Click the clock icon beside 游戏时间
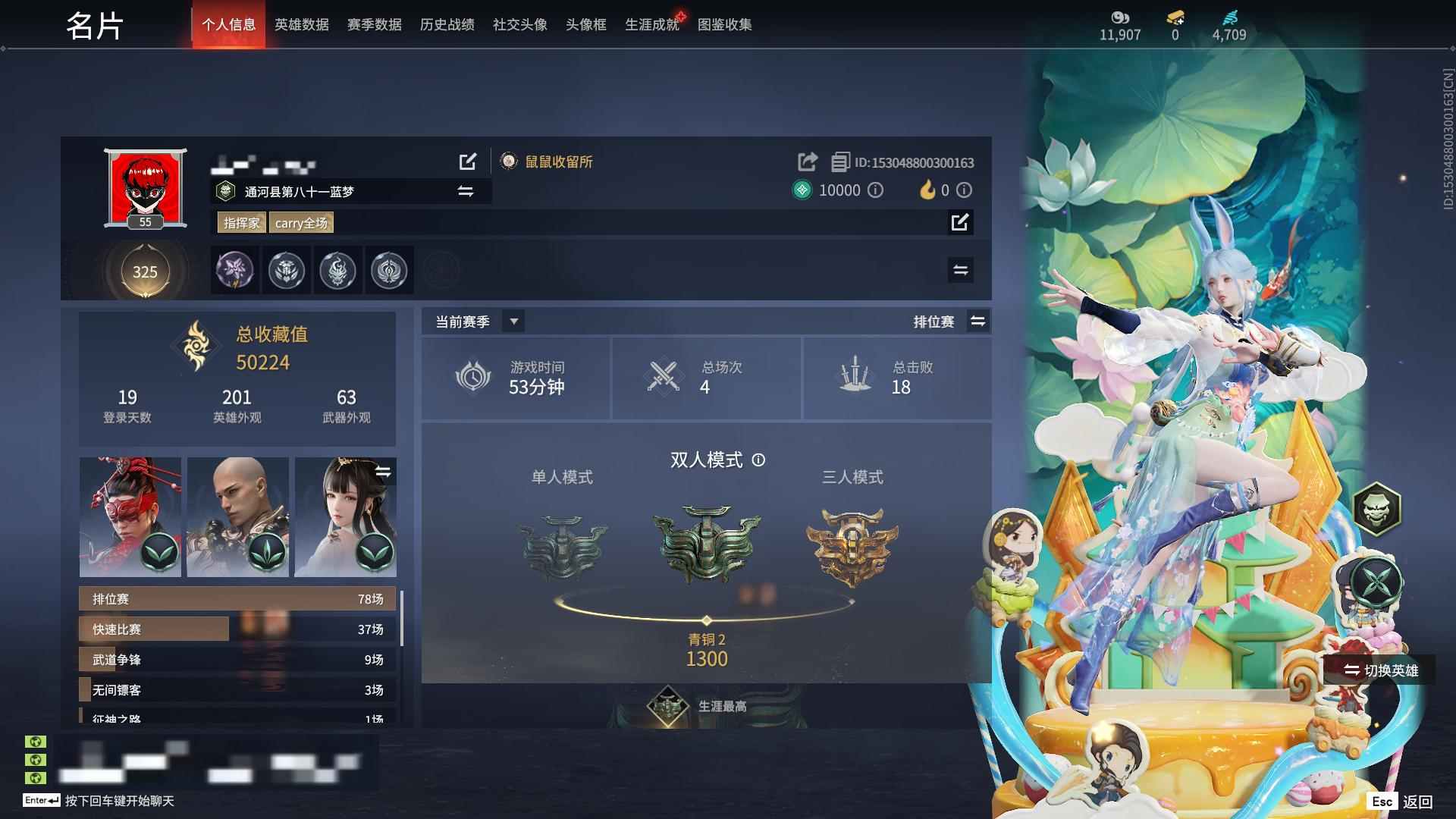This screenshot has width=1456, height=819. pyautogui.click(x=472, y=378)
